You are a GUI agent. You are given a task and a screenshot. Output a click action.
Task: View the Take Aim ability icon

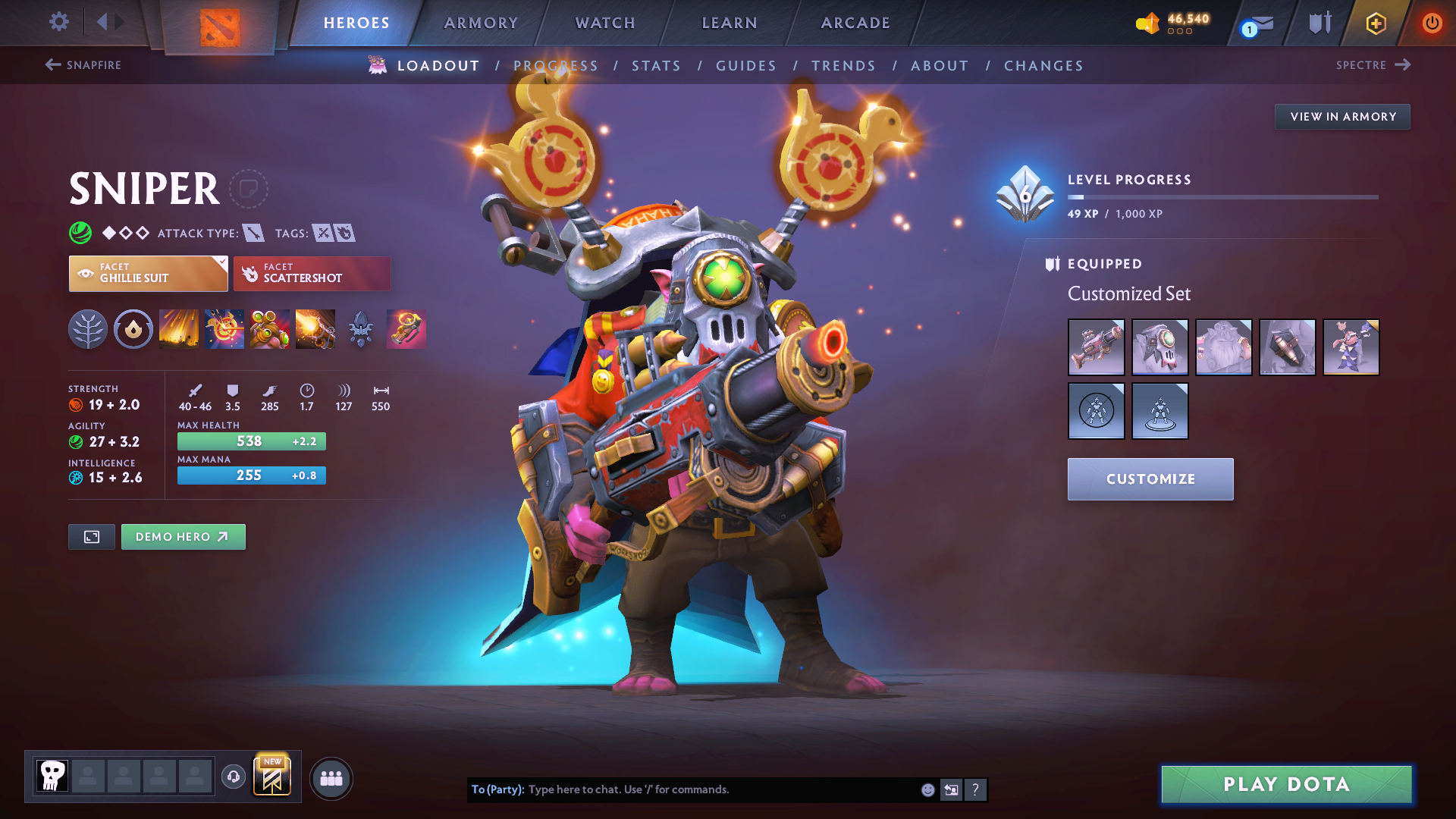pyautogui.click(x=269, y=329)
